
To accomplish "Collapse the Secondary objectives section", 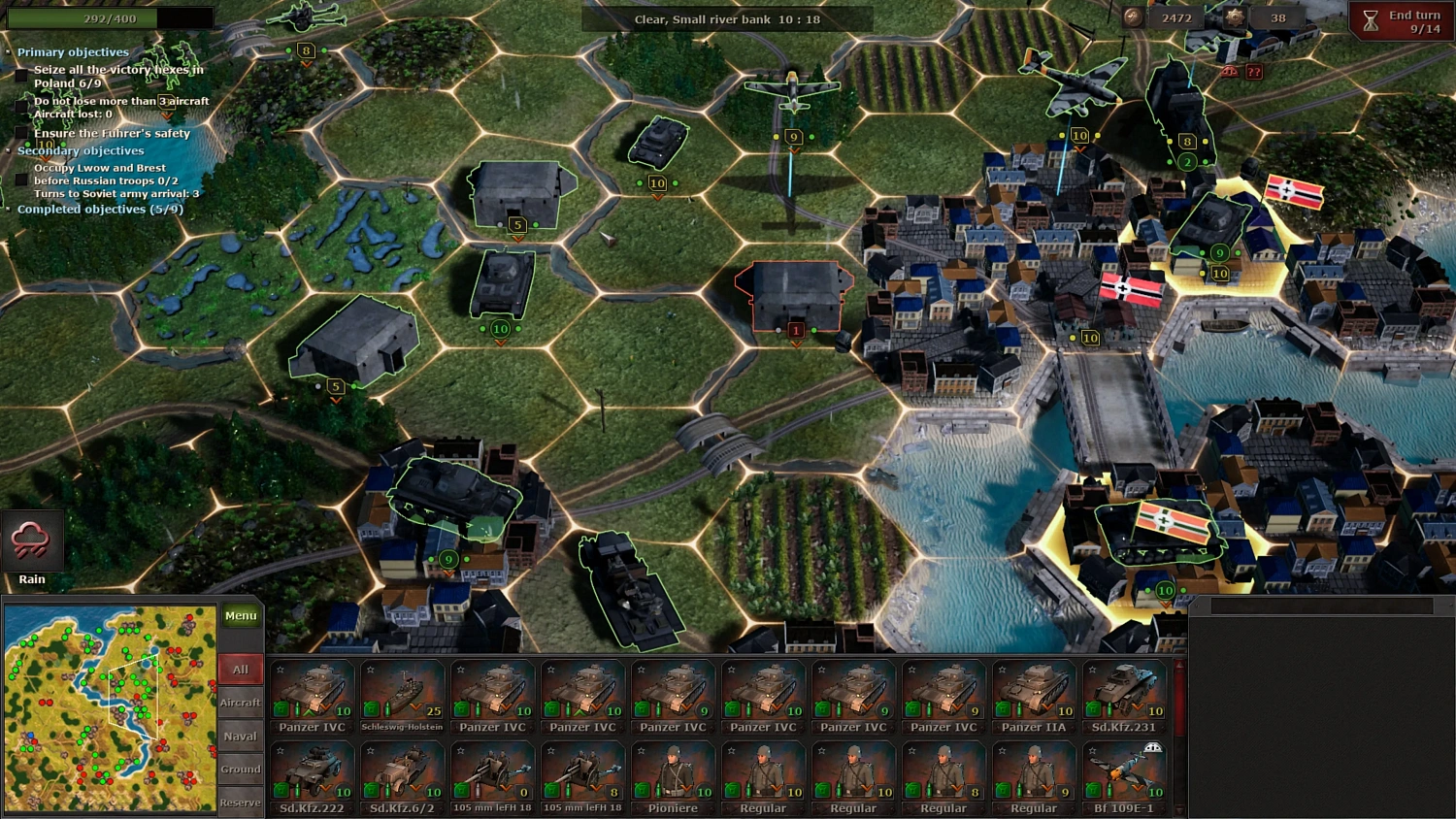I will [10, 151].
